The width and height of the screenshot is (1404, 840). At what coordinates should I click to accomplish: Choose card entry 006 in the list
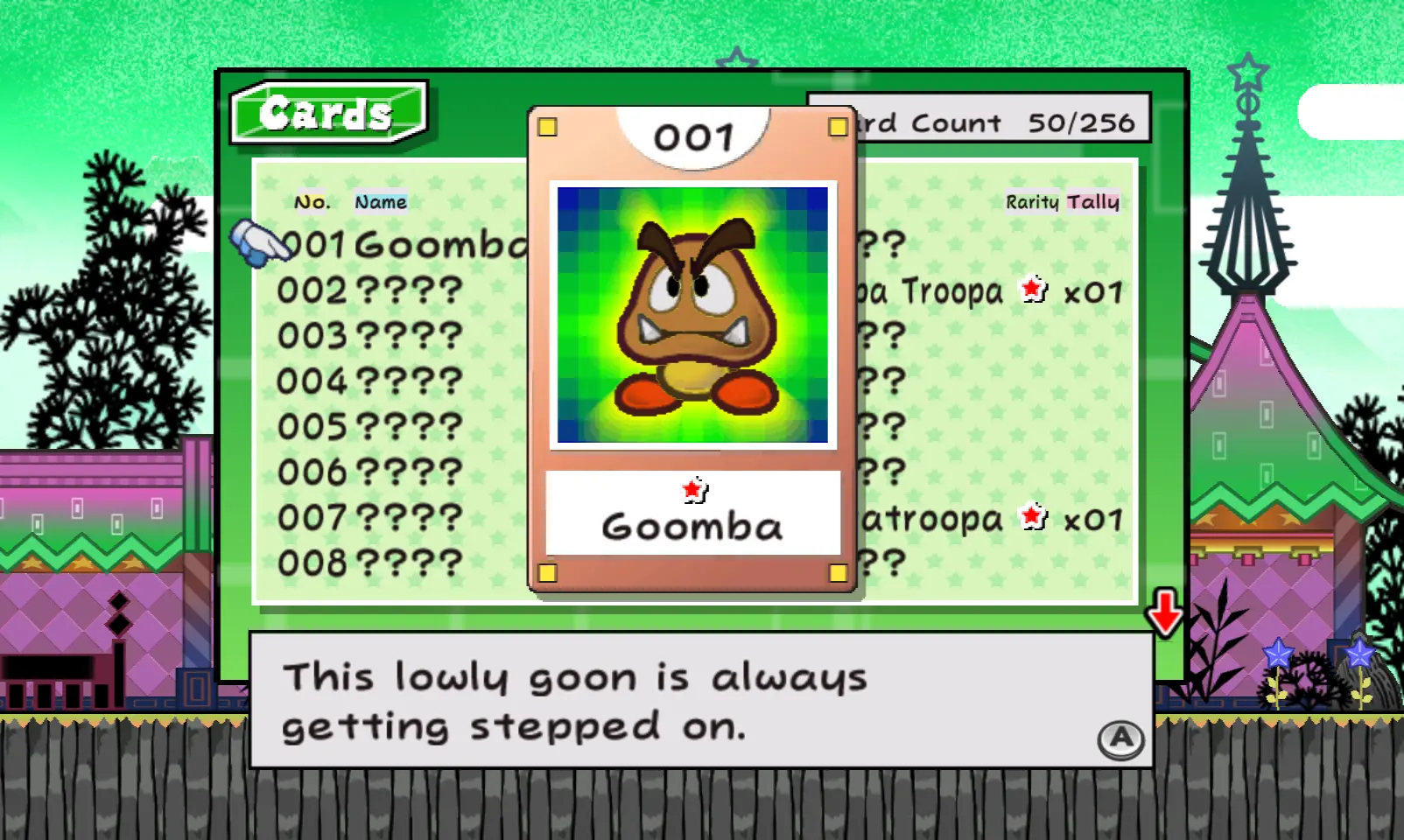369,472
